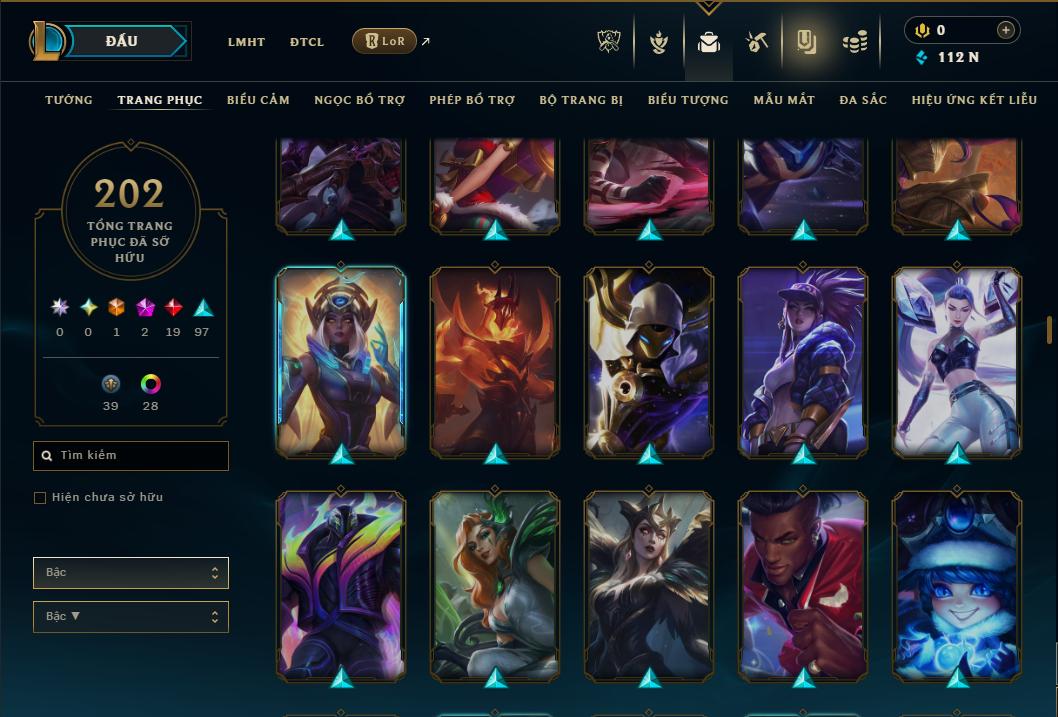Open the ĐTCL section
Screen dimensions: 1058x717
tap(307, 42)
